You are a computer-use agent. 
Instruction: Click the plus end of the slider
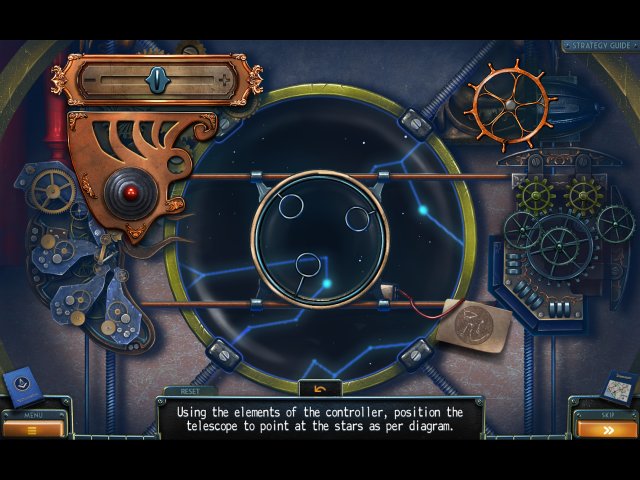223,78
